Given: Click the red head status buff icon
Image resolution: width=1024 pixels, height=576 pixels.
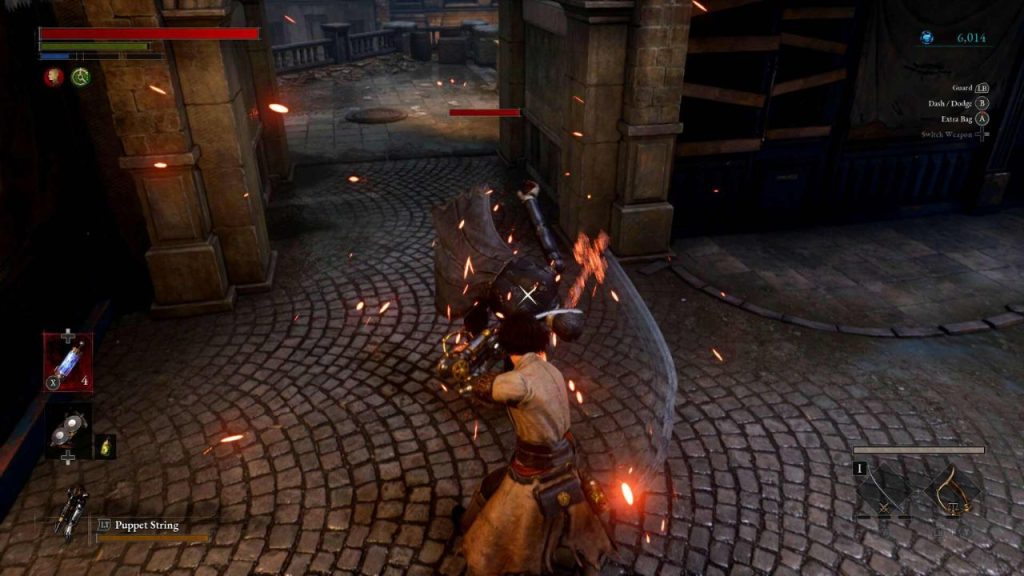Looking at the screenshot, I should (52, 76).
